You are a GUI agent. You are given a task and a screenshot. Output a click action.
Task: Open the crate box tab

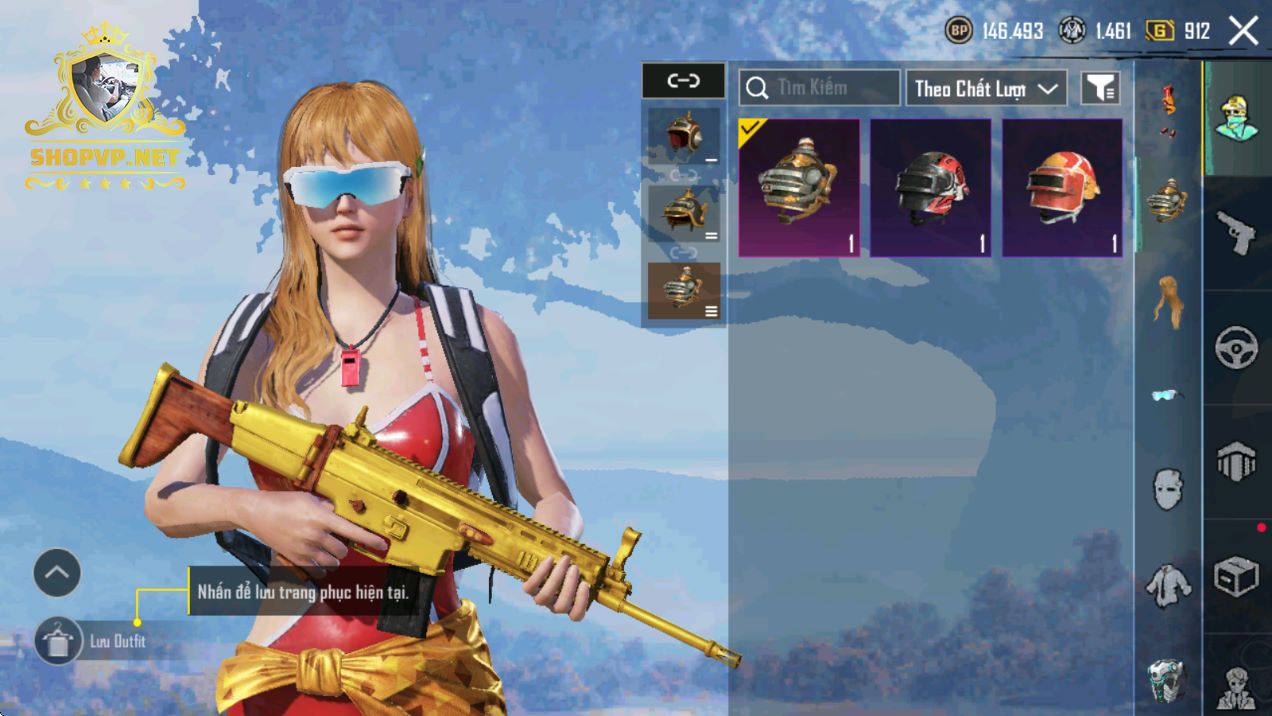pos(1237,576)
